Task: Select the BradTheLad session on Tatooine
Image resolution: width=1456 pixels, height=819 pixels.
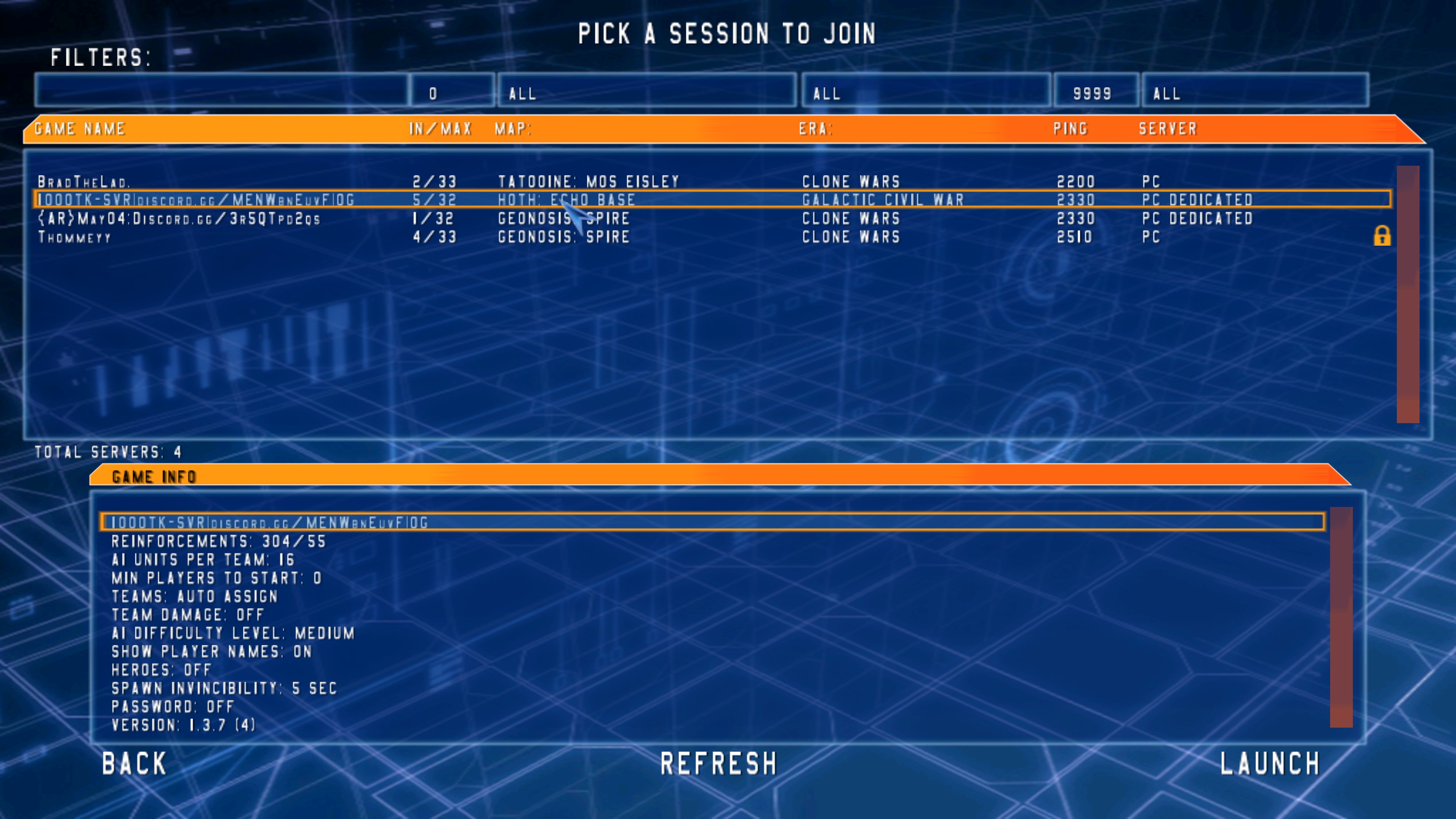Action: click(395, 182)
